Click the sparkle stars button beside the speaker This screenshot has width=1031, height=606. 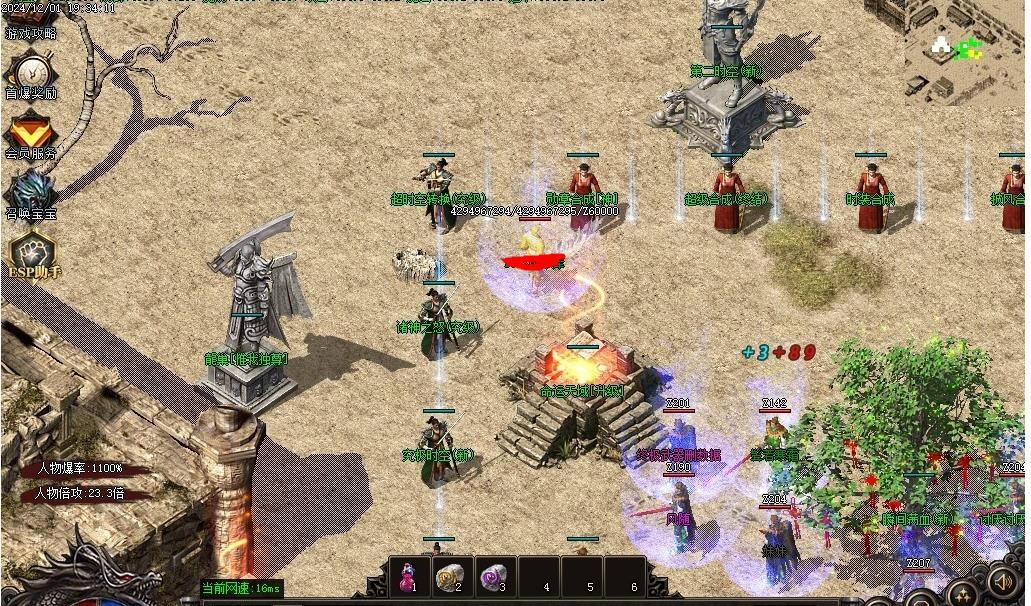tap(963, 592)
